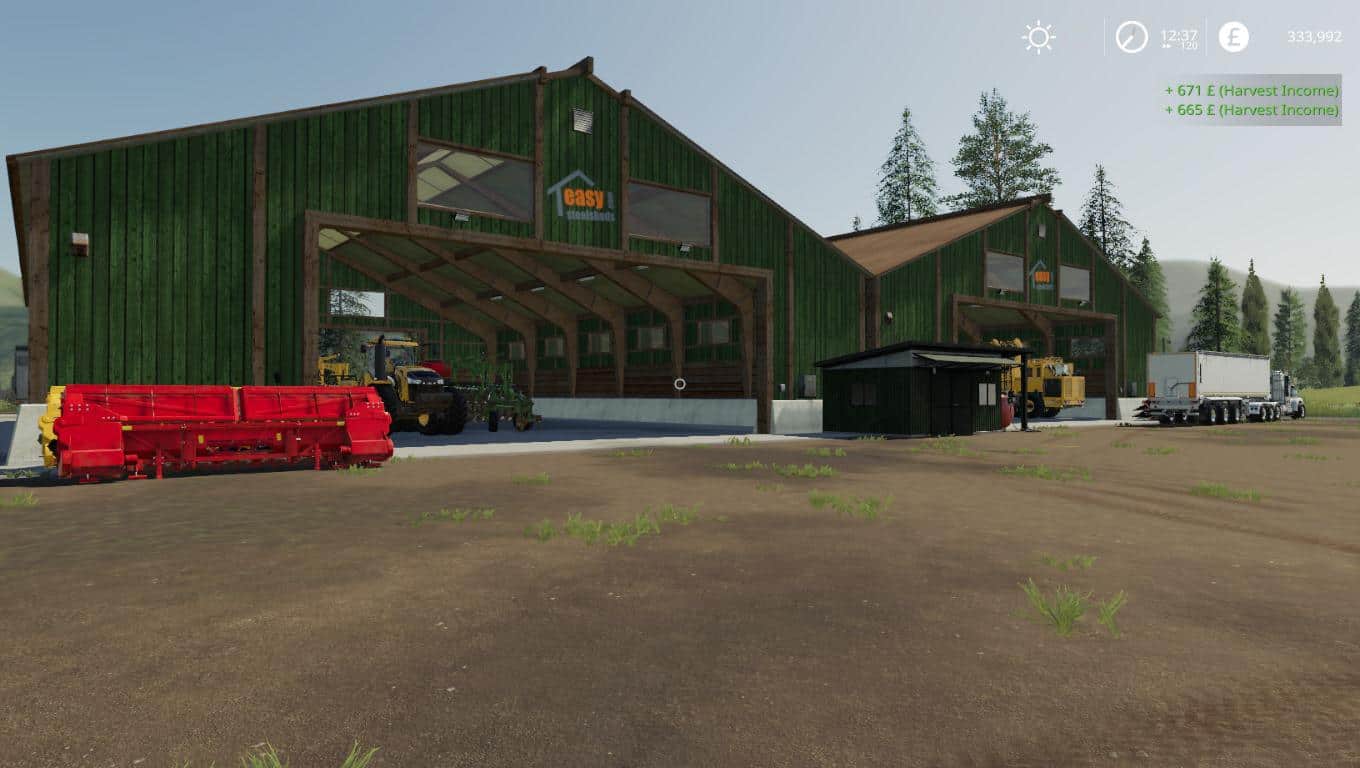This screenshot has width=1360, height=768.
Task: Select the yellow beet harvester near the office
Action: [x=1050, y=380]
